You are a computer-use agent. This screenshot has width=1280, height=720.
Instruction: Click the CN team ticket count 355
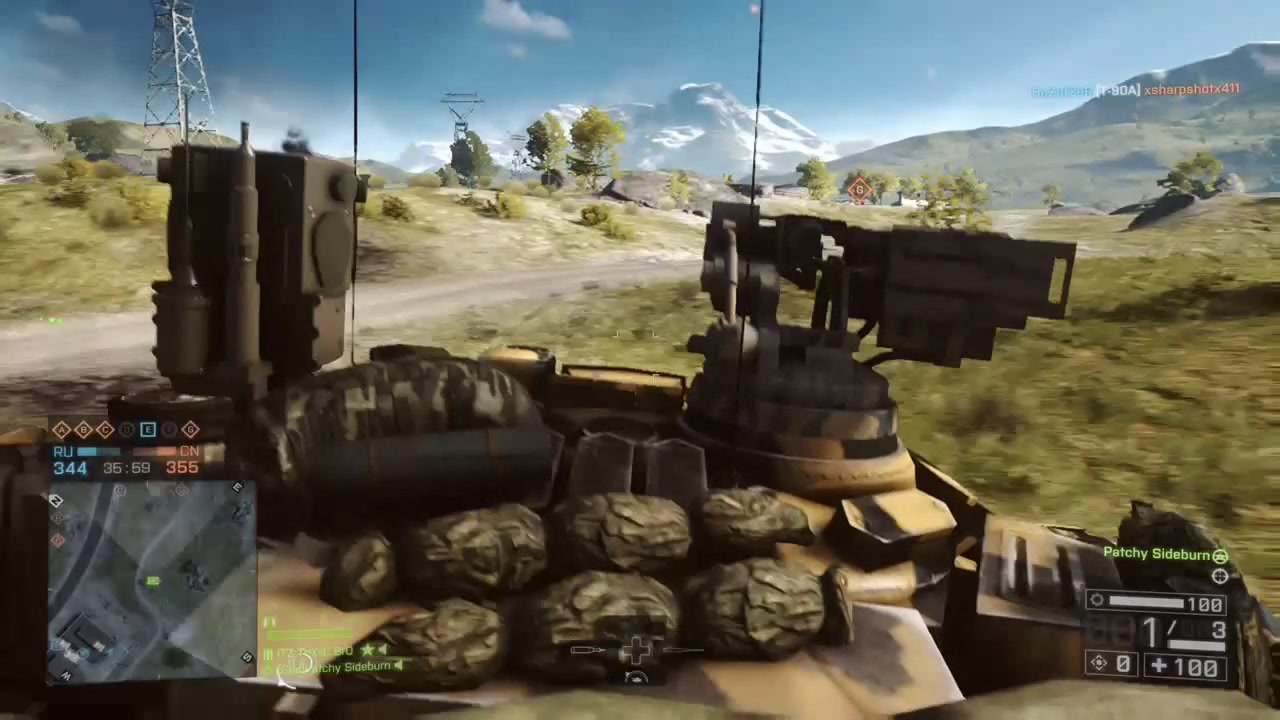click(x=181, y=468)
